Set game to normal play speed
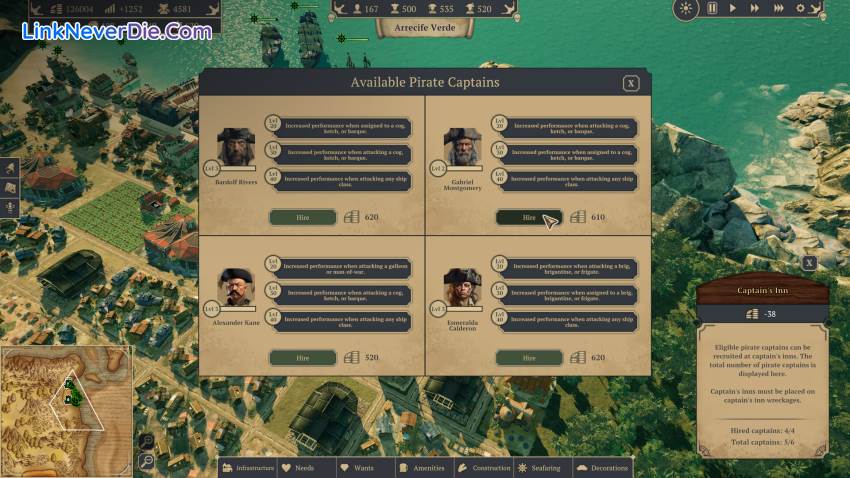Image resolution: width=850 pixels, height=478 pixels. pyautogui.click(x=733, y=8)
